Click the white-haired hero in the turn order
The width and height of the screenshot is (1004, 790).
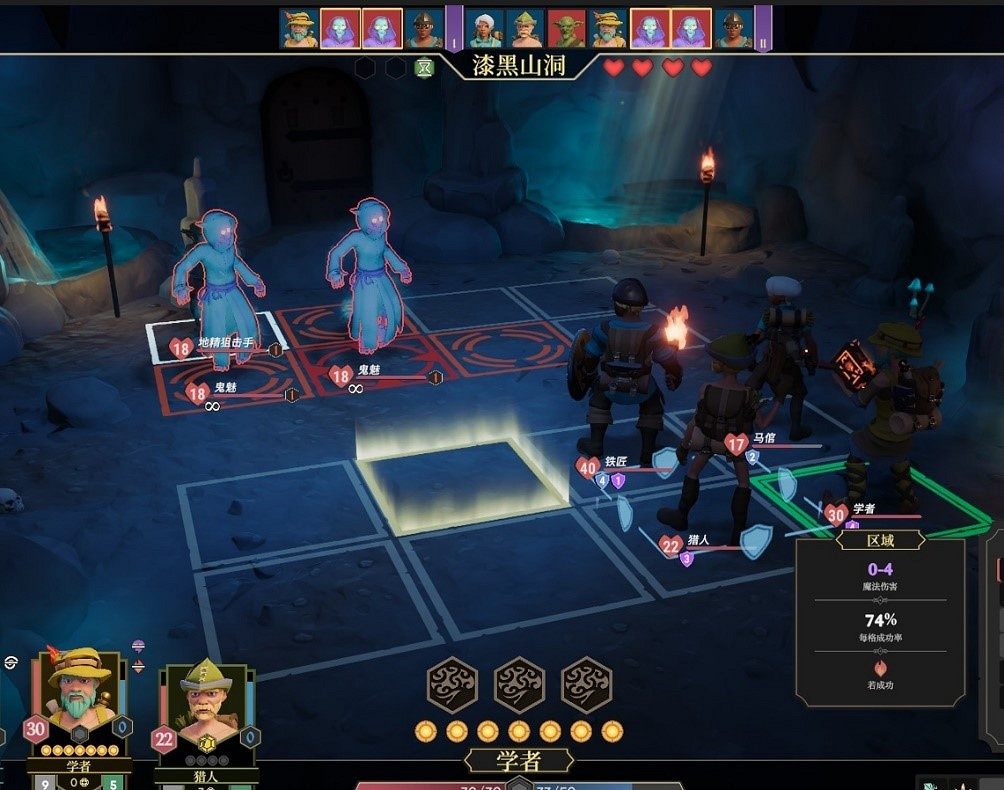click(x=484, y=29)
